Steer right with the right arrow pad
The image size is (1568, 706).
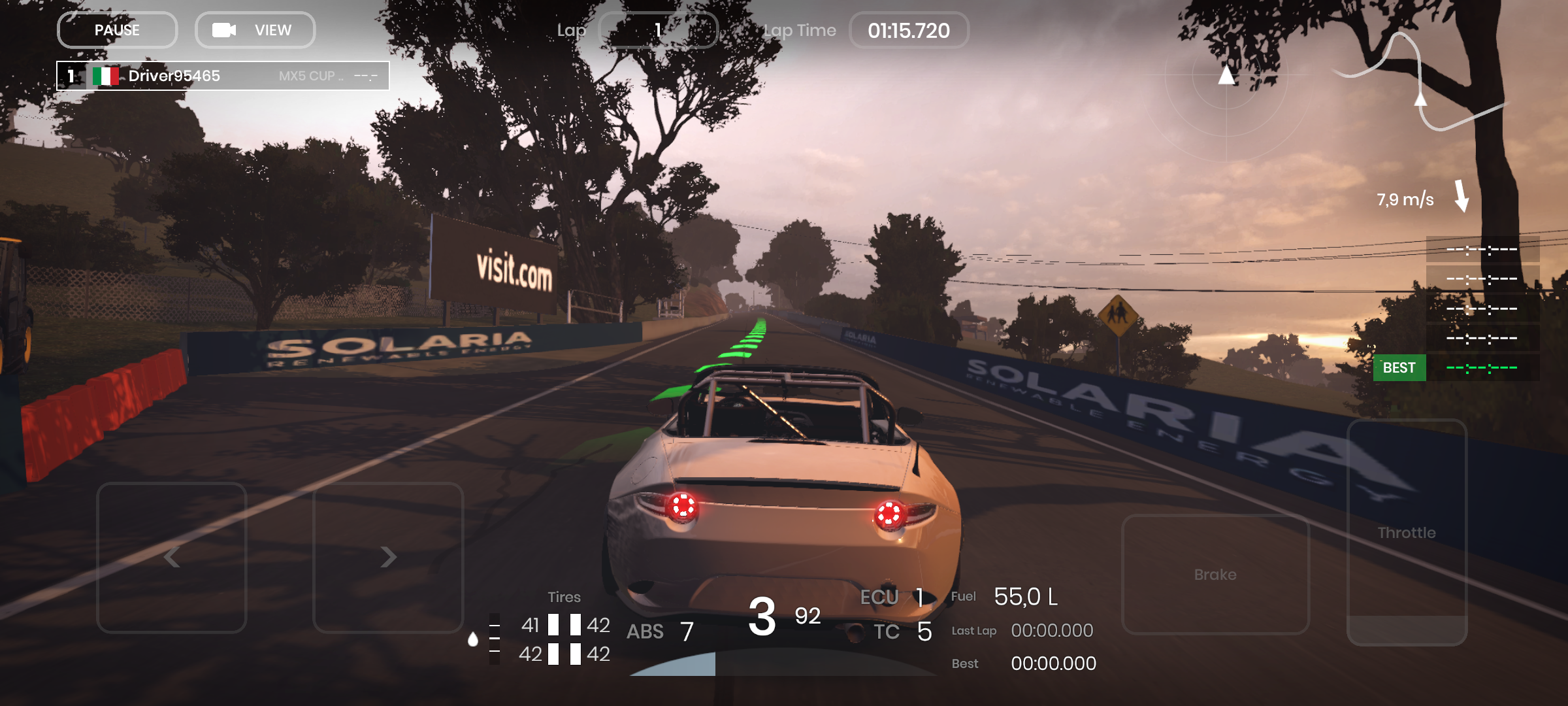click(388, 558)
